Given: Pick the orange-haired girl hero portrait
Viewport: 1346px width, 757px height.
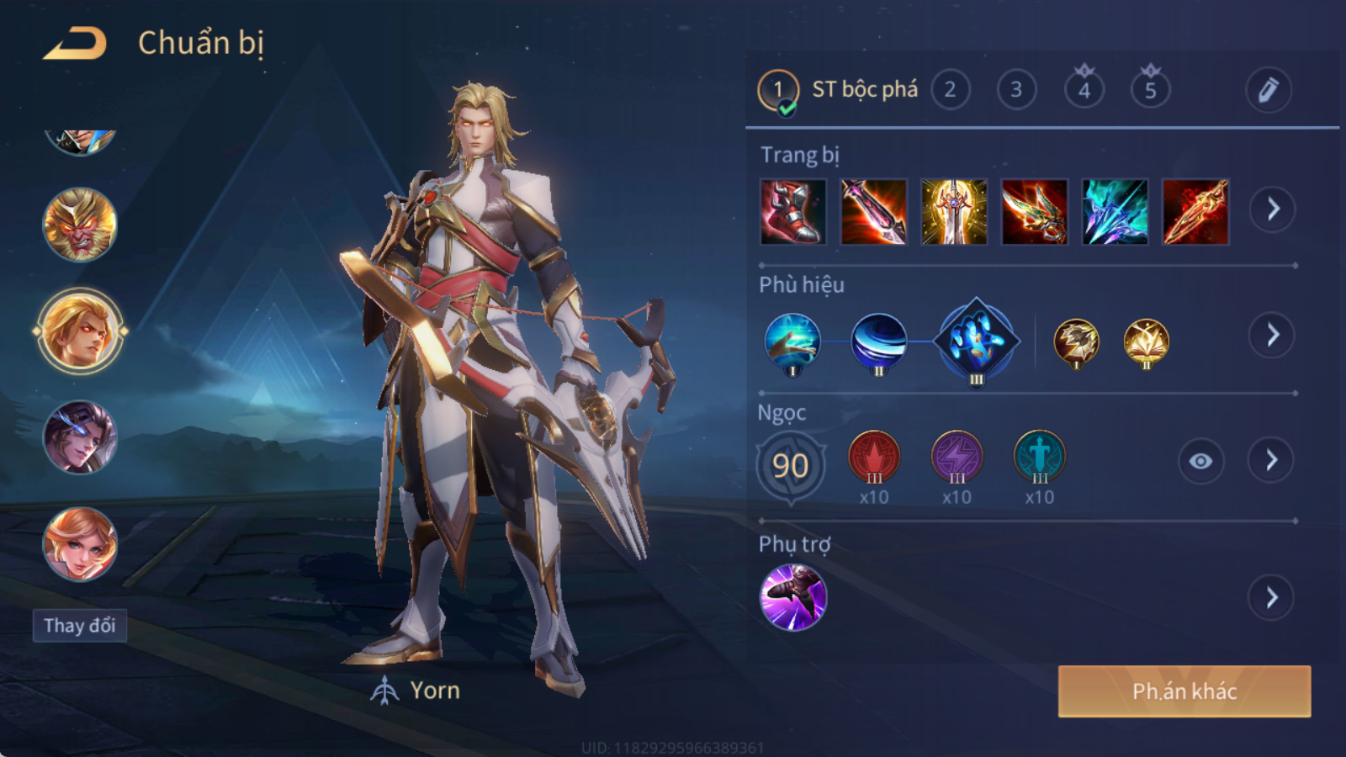Looking at the screenshot, I should (x=80, y=544).
